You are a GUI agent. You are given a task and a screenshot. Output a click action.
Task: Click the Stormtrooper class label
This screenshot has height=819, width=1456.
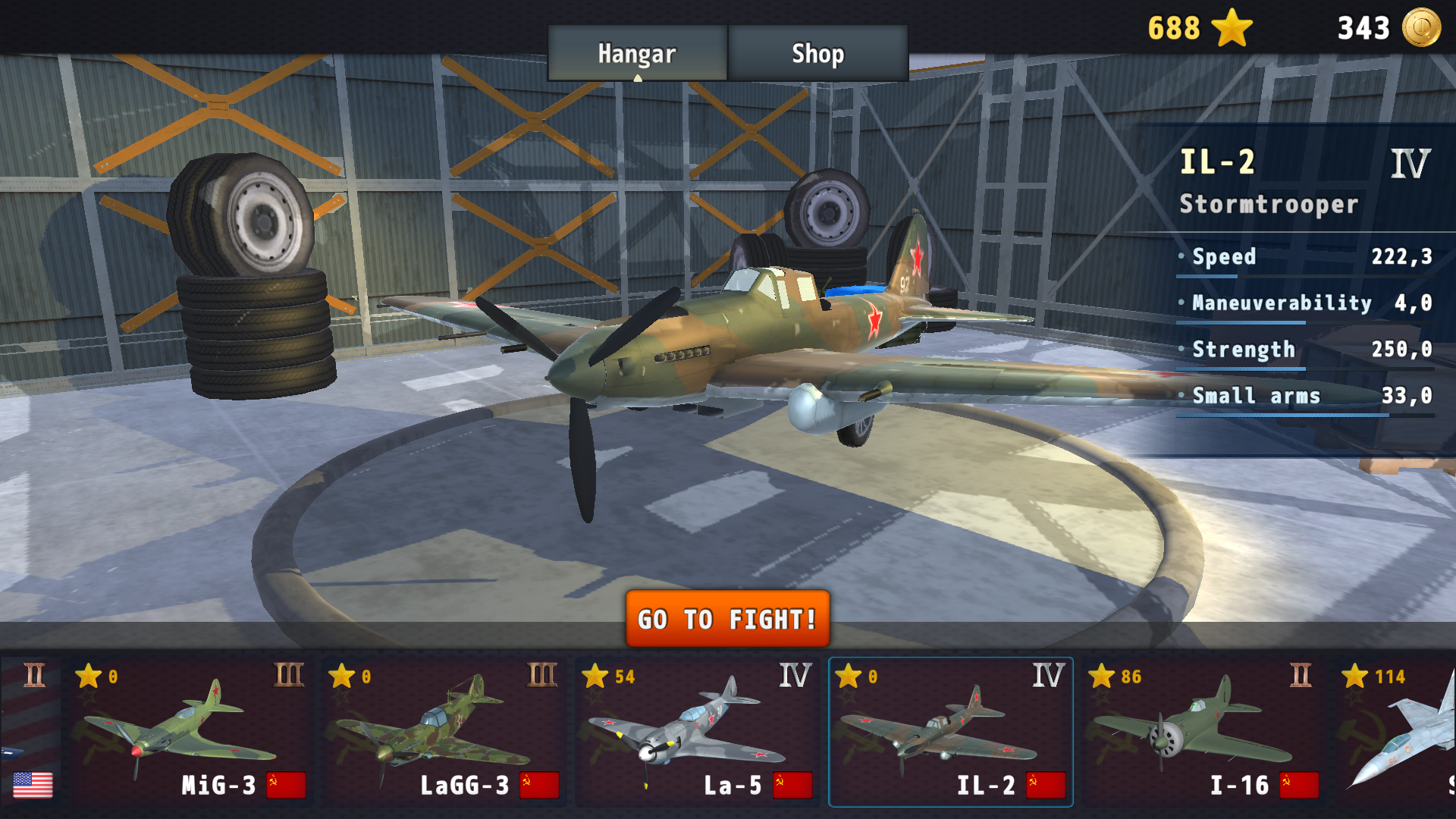point(1268,204)
